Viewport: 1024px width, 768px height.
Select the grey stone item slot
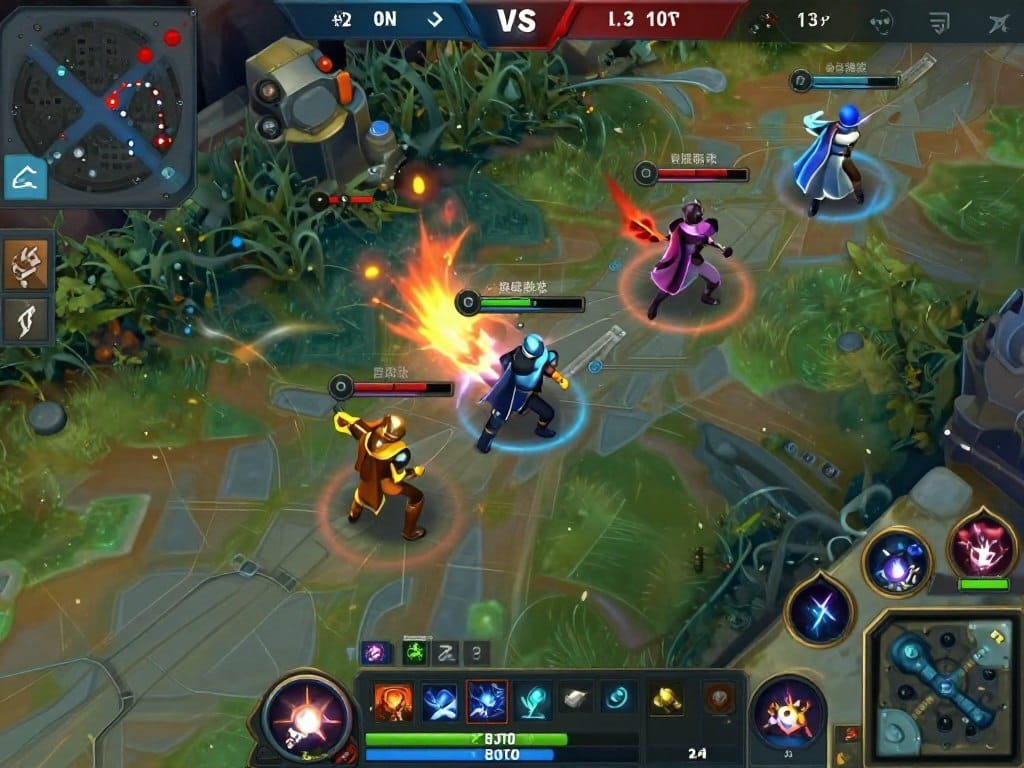point(577,698)
